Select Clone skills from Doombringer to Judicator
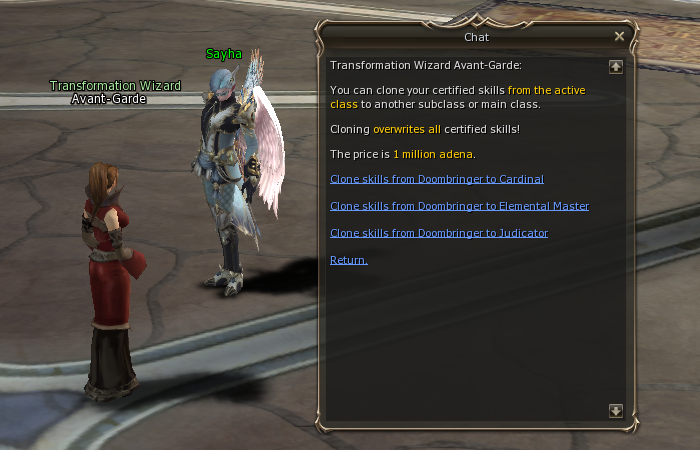This screenshot has height=450, width=700. click(438, 233)
